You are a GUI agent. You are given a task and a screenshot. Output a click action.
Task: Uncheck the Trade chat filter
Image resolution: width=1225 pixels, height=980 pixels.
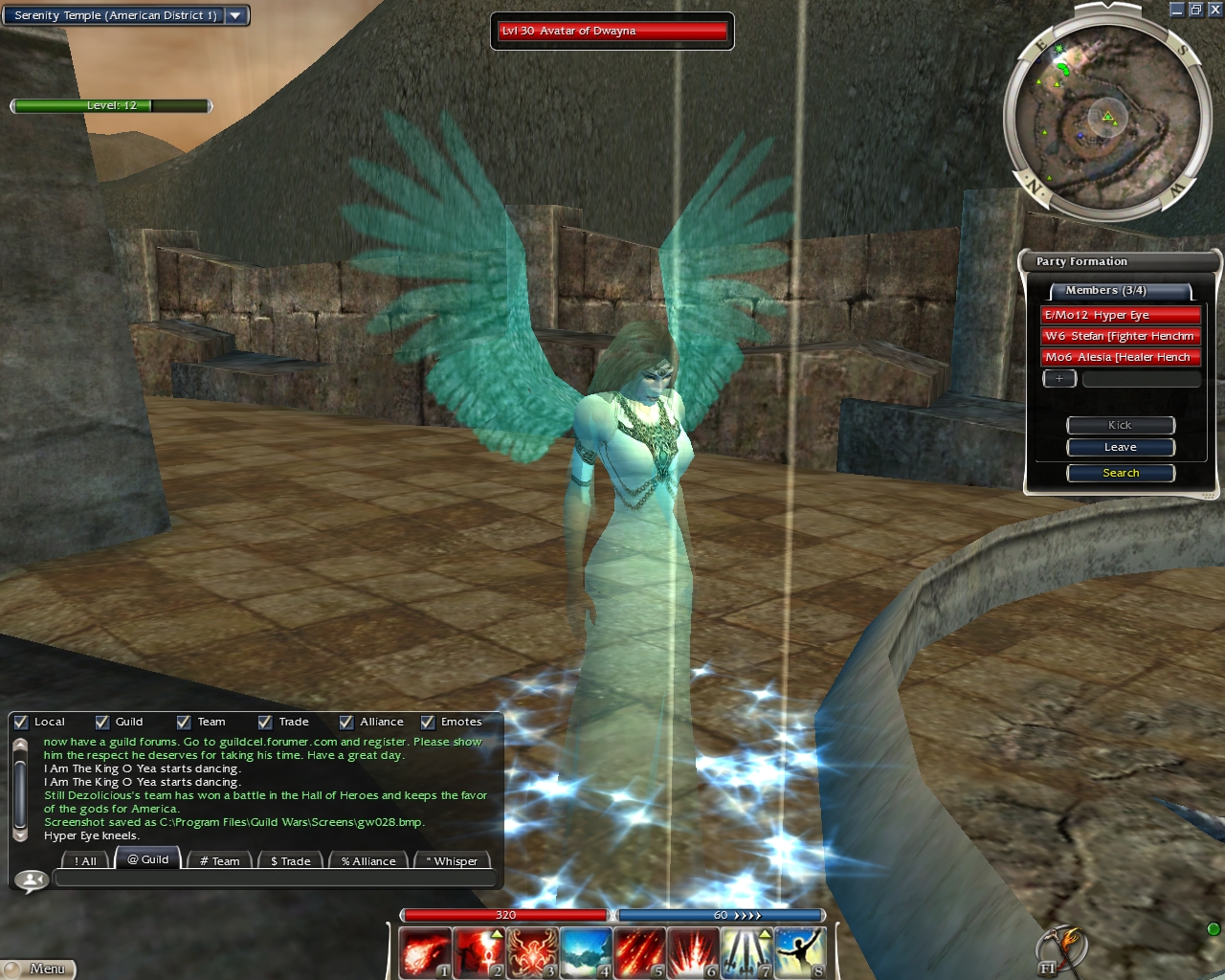click(265, 723)
